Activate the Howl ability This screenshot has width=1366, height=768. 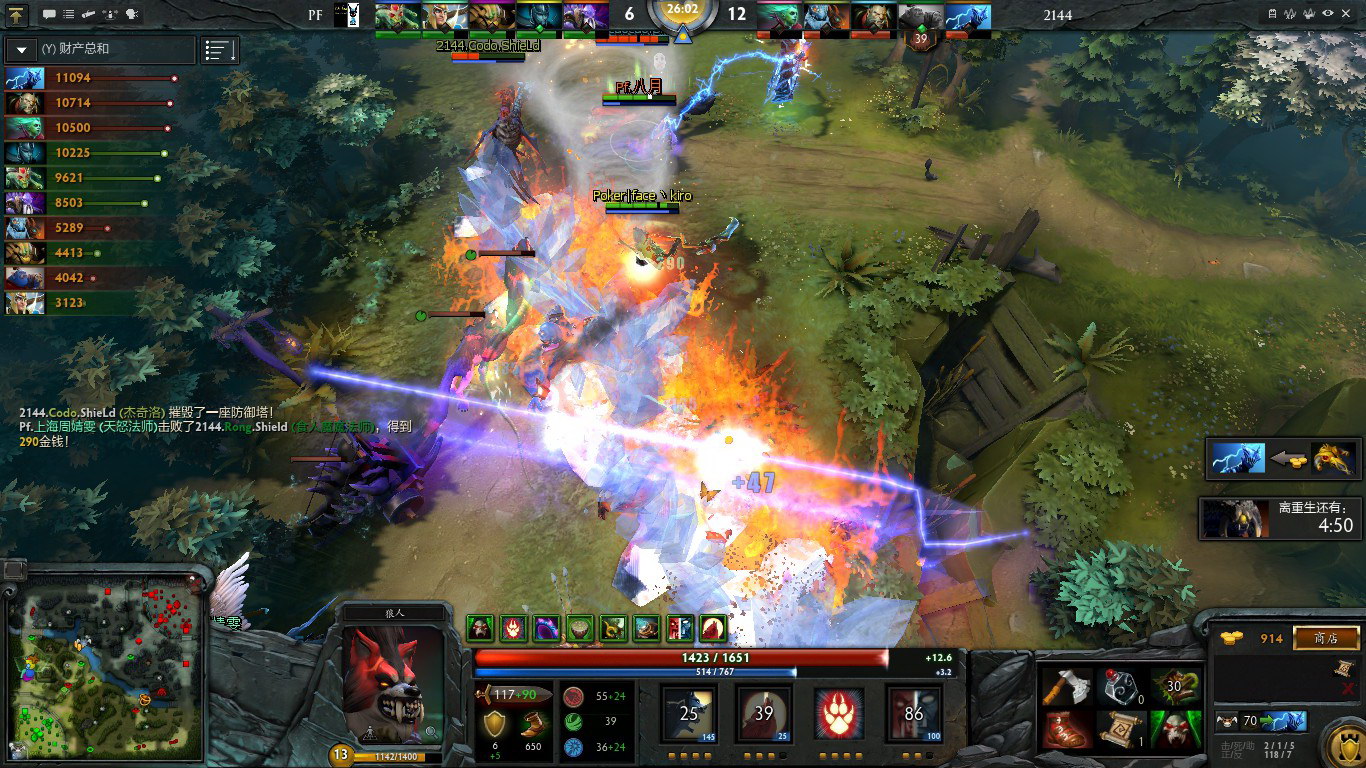(x=764, y=714)
